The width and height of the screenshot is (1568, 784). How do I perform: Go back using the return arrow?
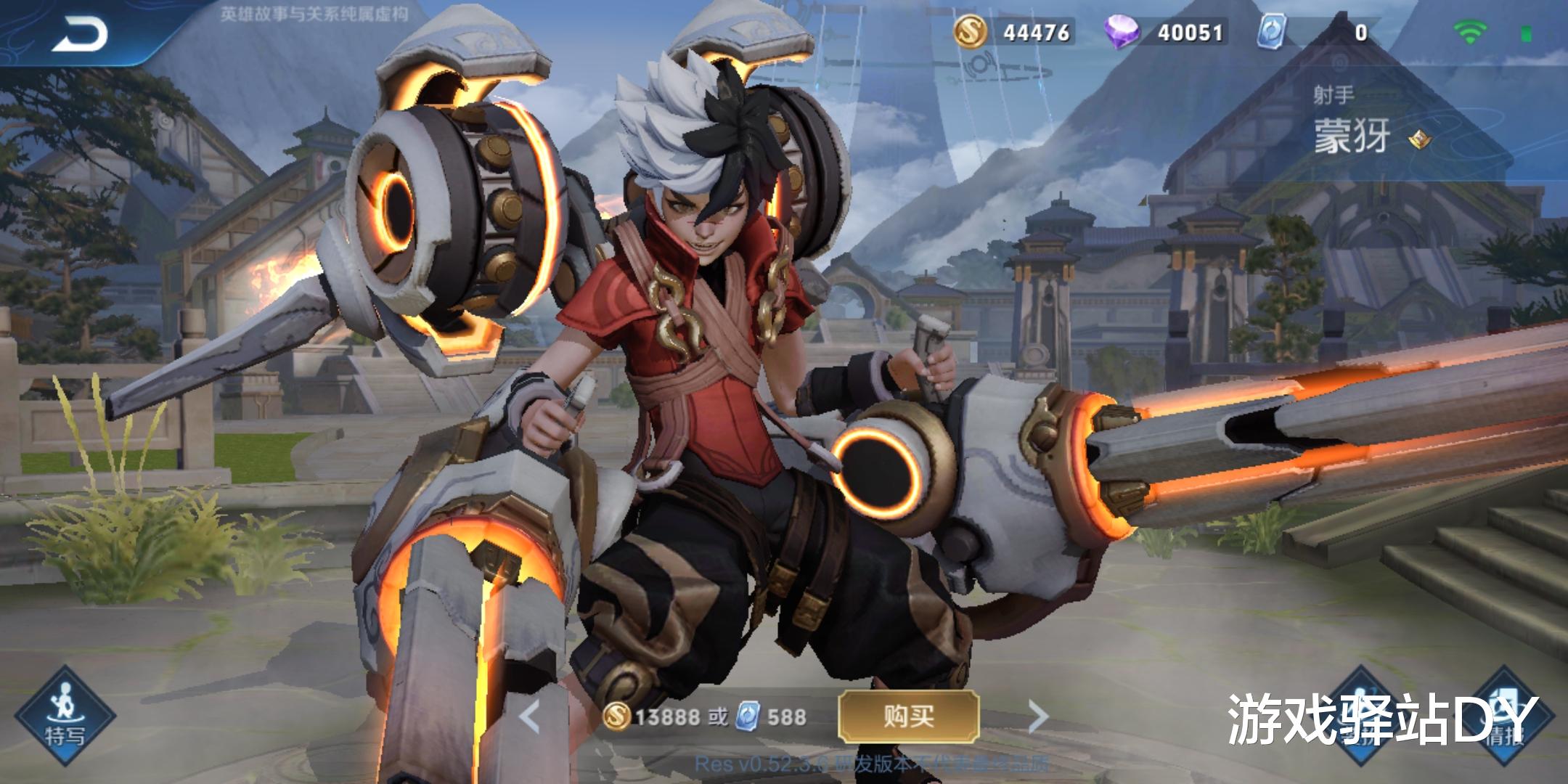coord(80,33)
